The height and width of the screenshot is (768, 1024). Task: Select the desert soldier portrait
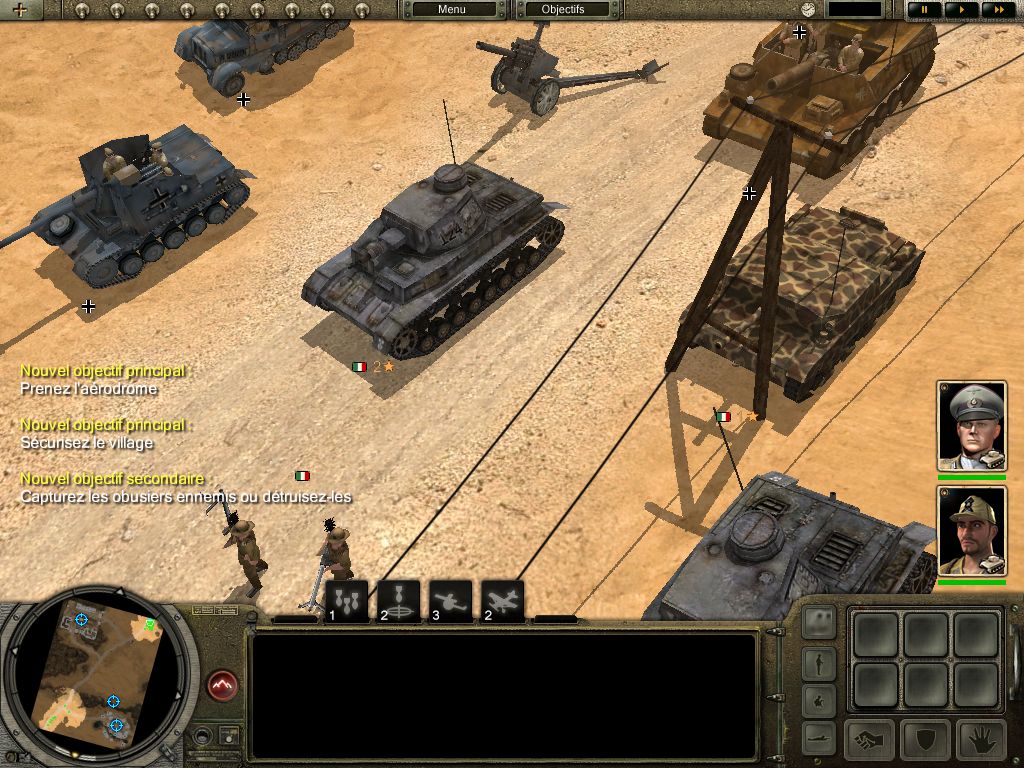[971, 530]
